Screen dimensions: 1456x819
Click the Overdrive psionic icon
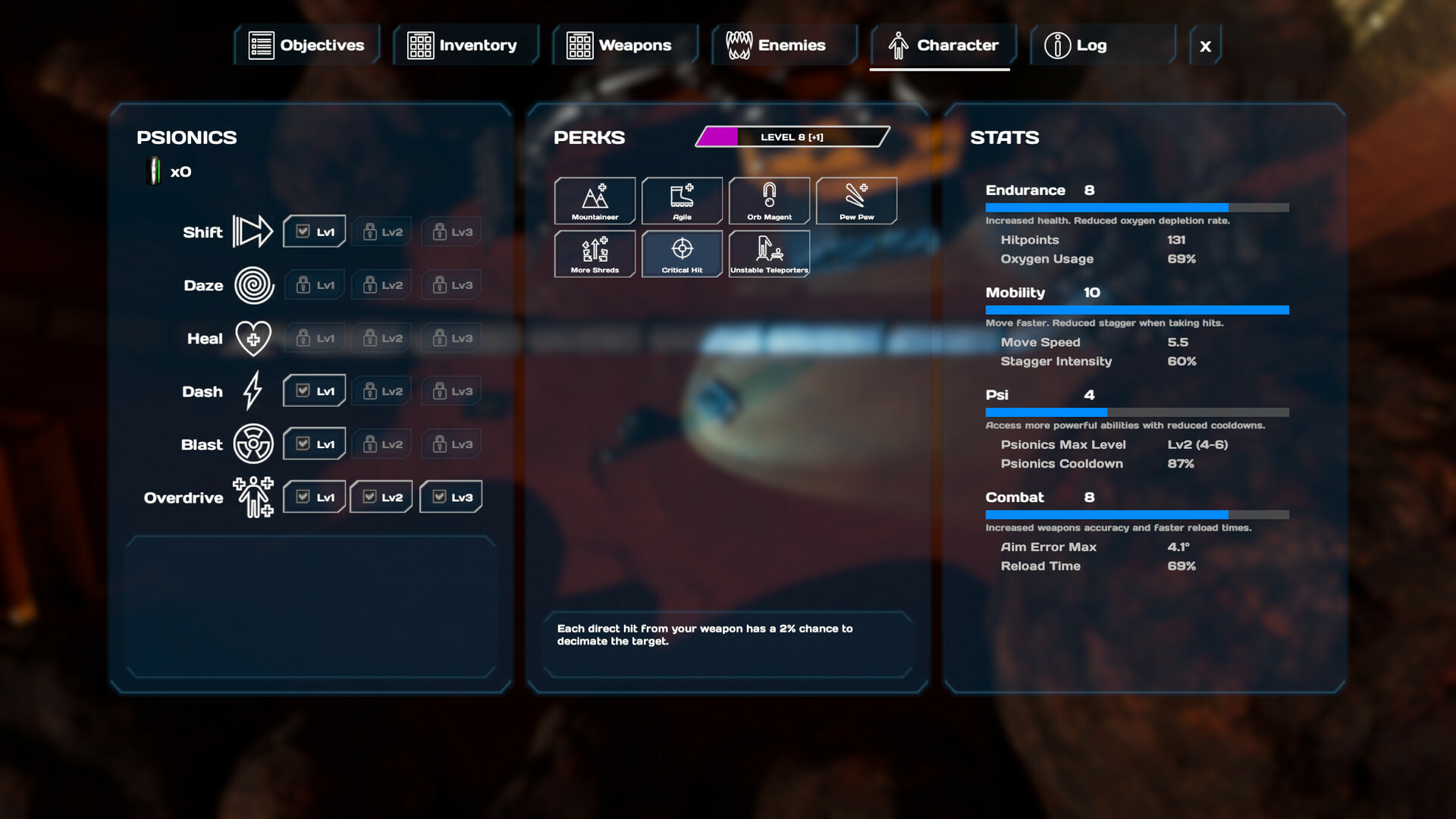pyautogui.click(x=252, y=497)
